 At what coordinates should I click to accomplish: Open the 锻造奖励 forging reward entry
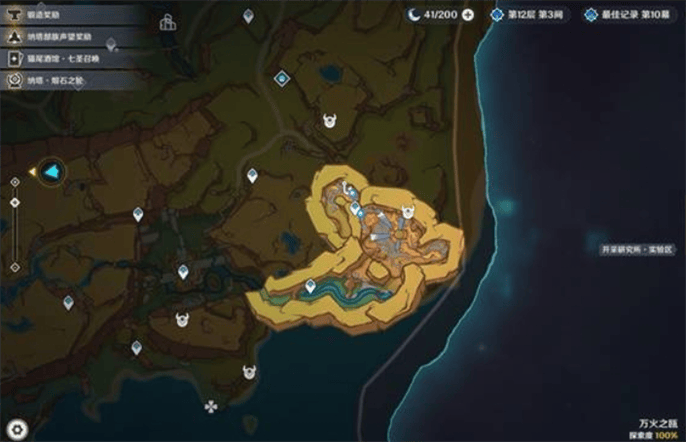[x=50, y=15]
